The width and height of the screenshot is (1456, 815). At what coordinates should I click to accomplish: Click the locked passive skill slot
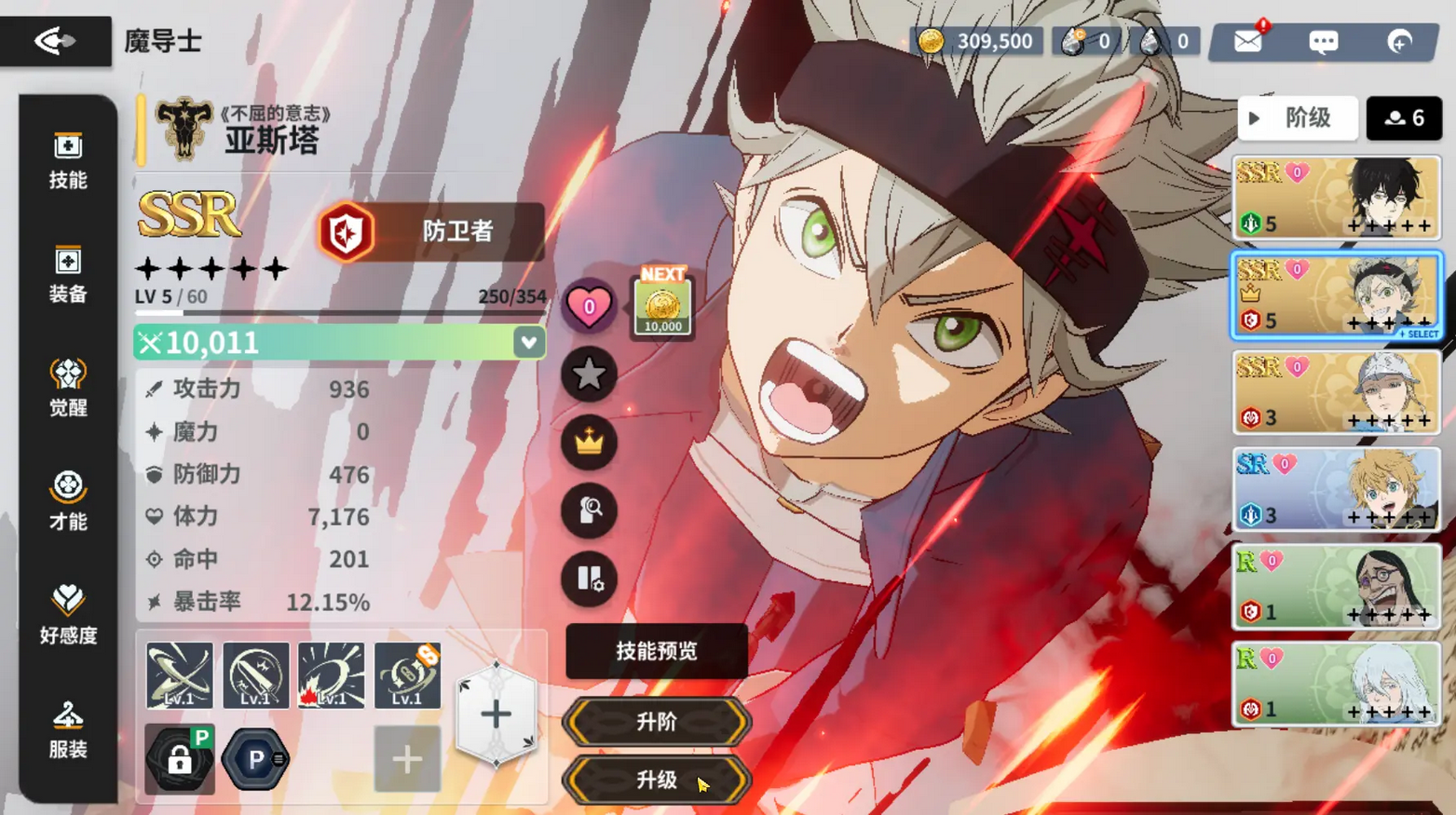pyautogui.click(x=180, y=760)
